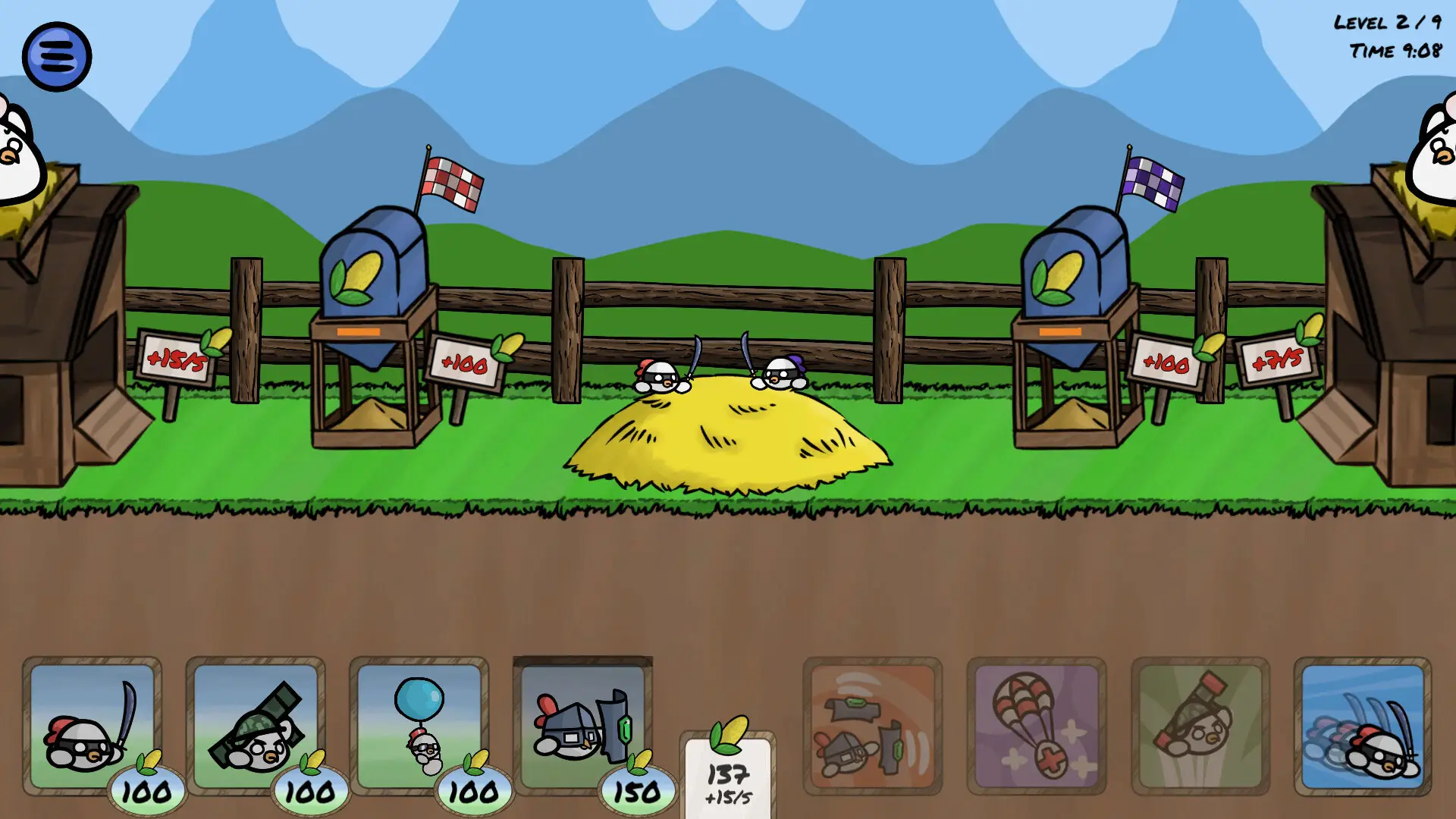Open the hamburger pause menu

[x=58, y=55]
